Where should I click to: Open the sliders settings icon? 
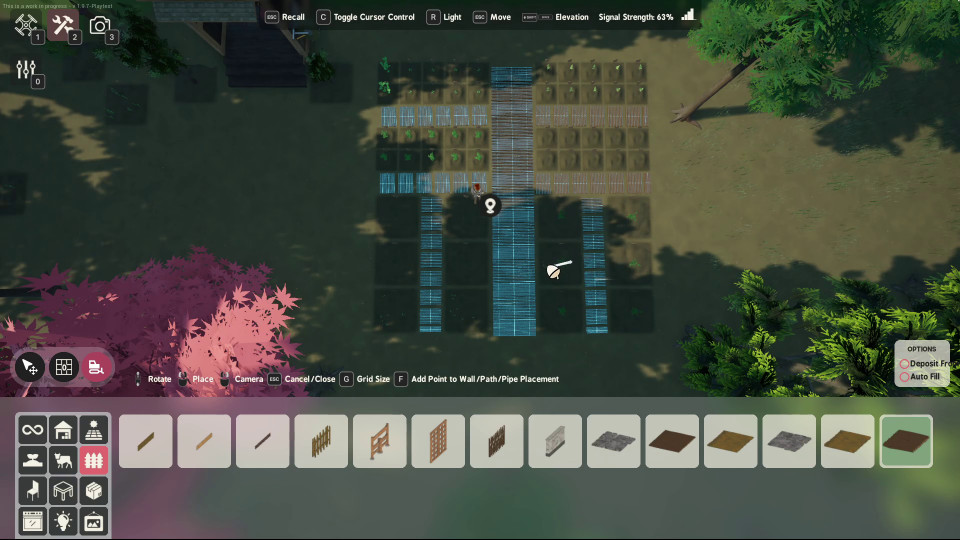(26, 69)
